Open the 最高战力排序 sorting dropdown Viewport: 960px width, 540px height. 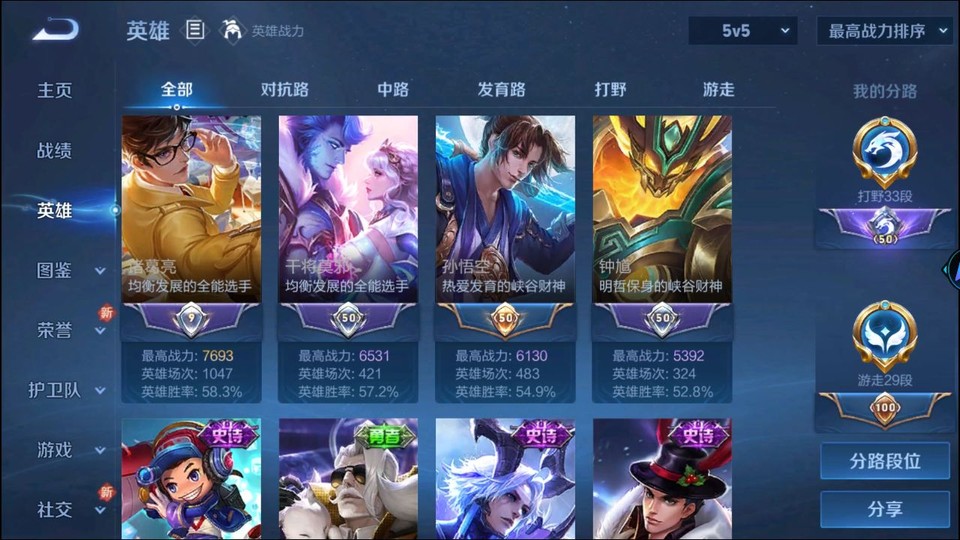tap(884, 31)
